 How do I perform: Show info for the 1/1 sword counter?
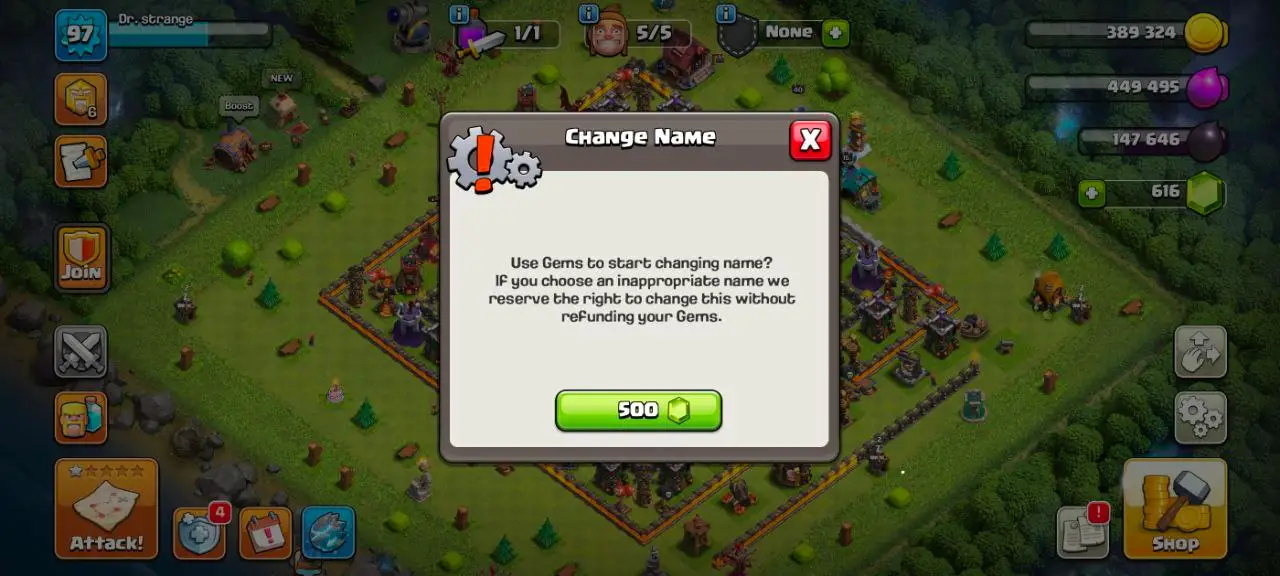pyautogui.click(x=459, y=14)
